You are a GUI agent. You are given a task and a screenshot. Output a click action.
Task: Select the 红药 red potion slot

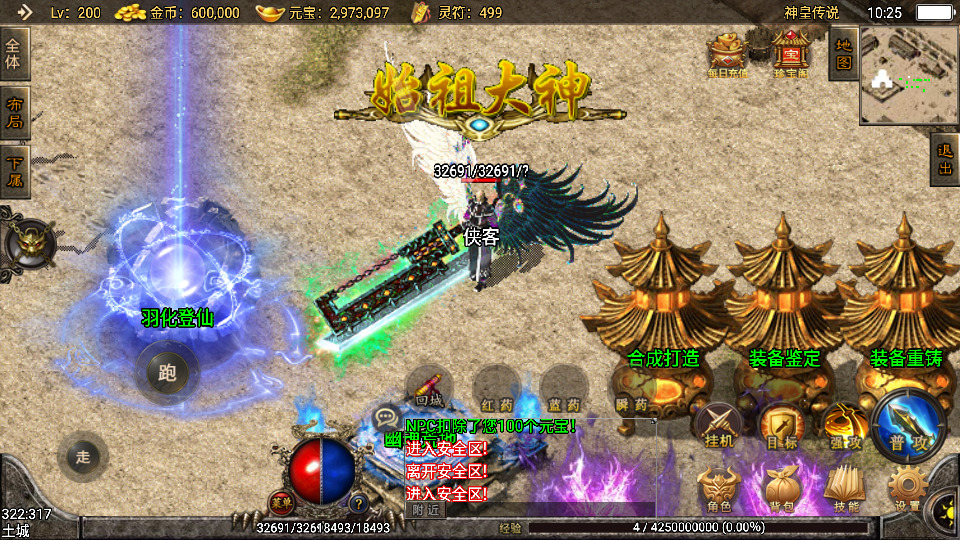pyautogui.click(x=495, y=389)
